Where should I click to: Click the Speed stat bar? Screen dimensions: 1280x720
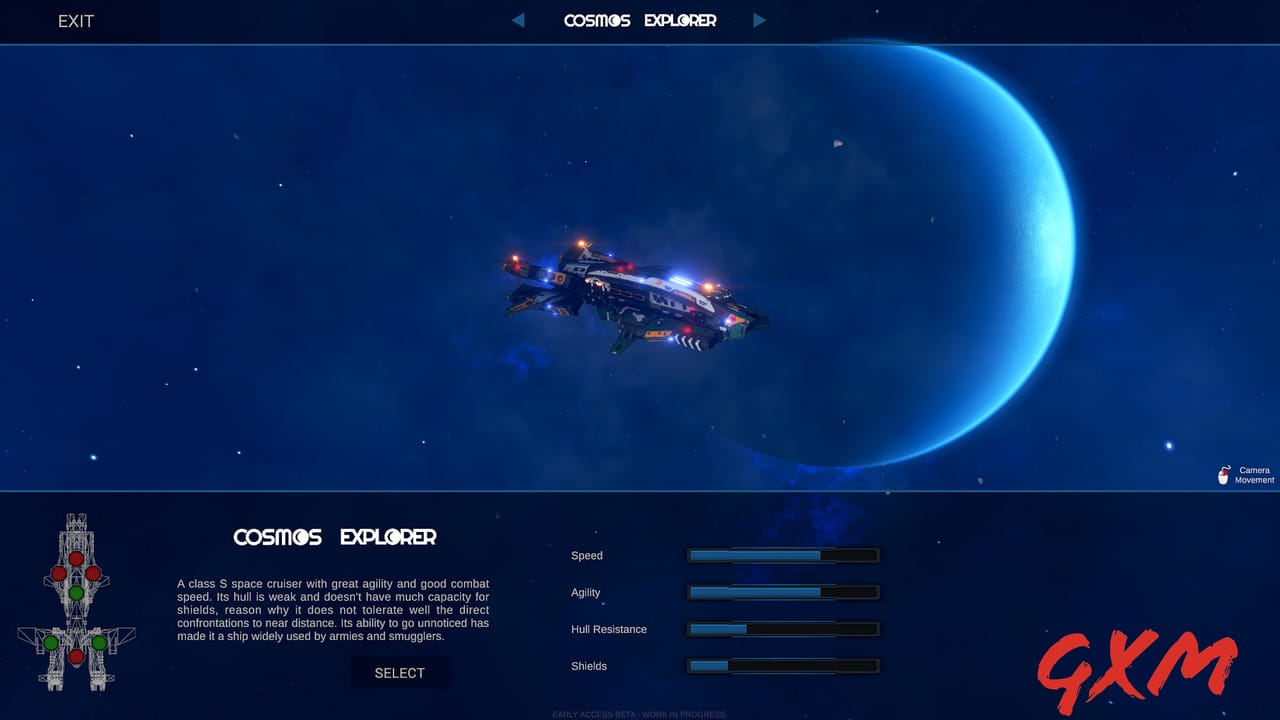(782, 555)
